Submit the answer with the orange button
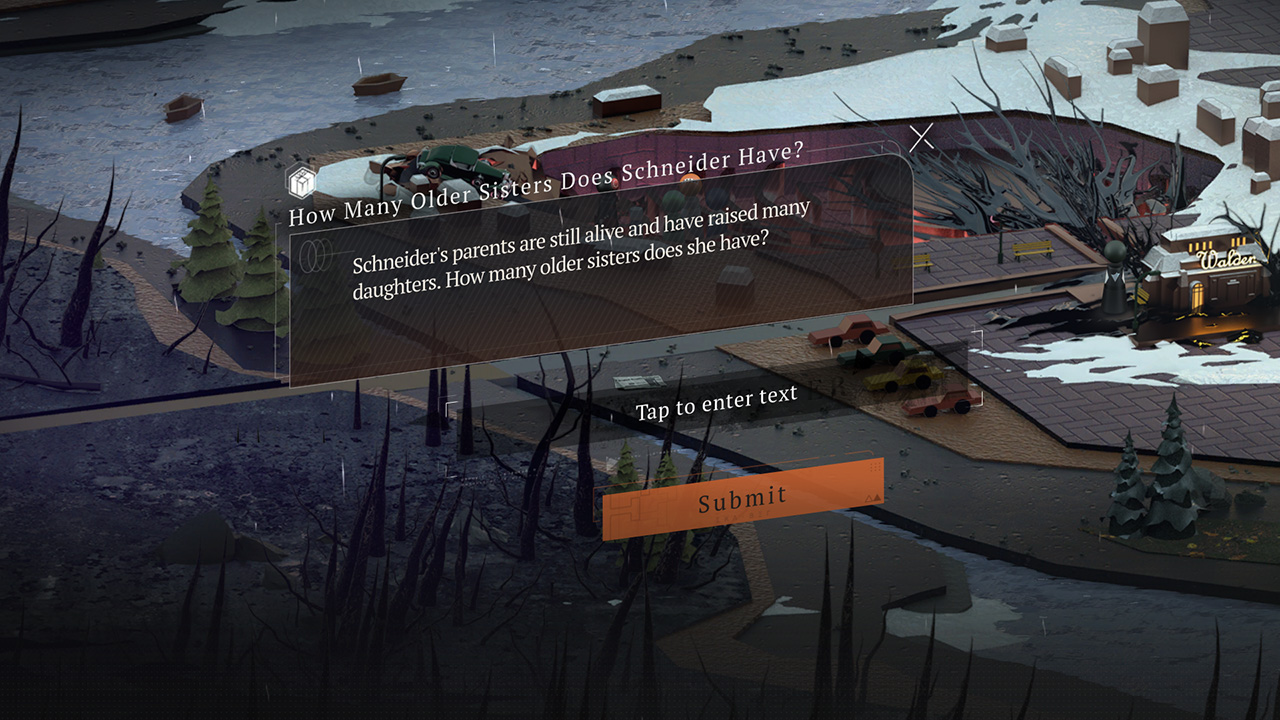 (x=743, y=498)
